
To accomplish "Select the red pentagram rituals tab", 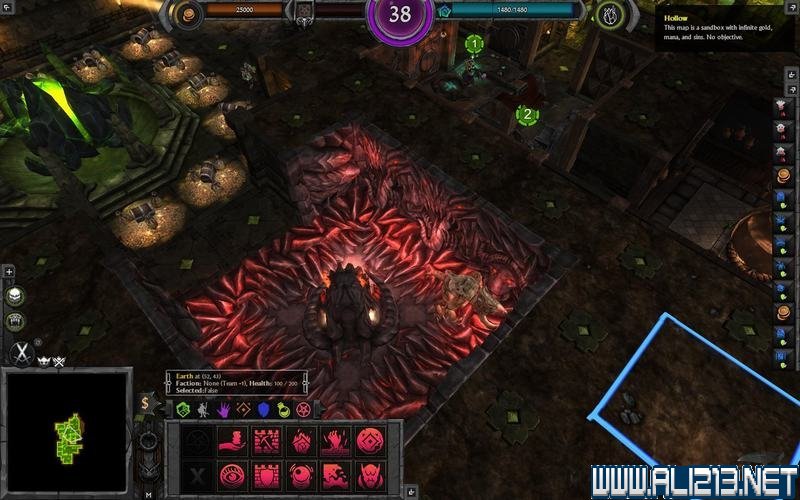I will [305, 410].
